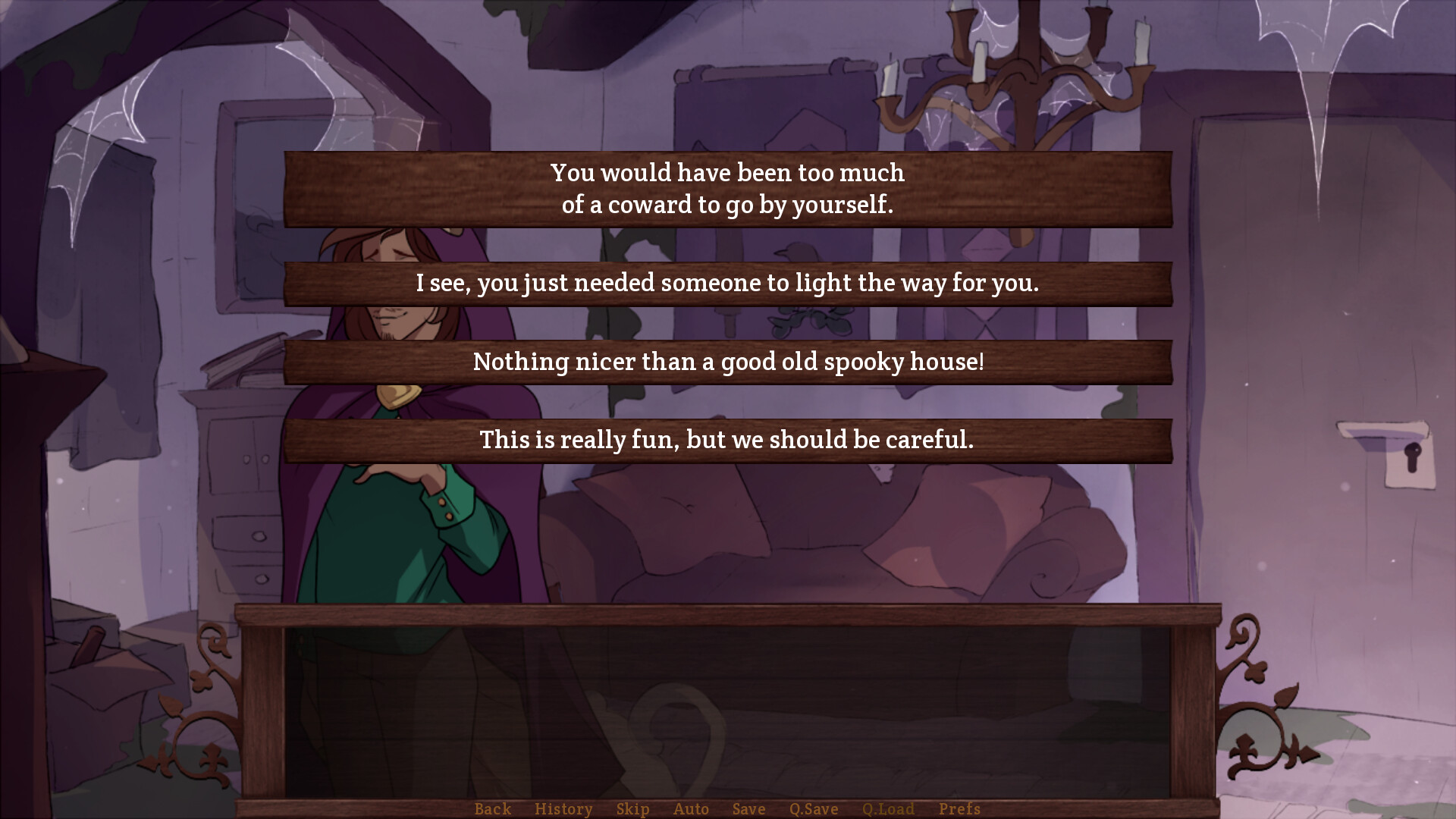Open the Prefs settings menu

tap(959, 808)
